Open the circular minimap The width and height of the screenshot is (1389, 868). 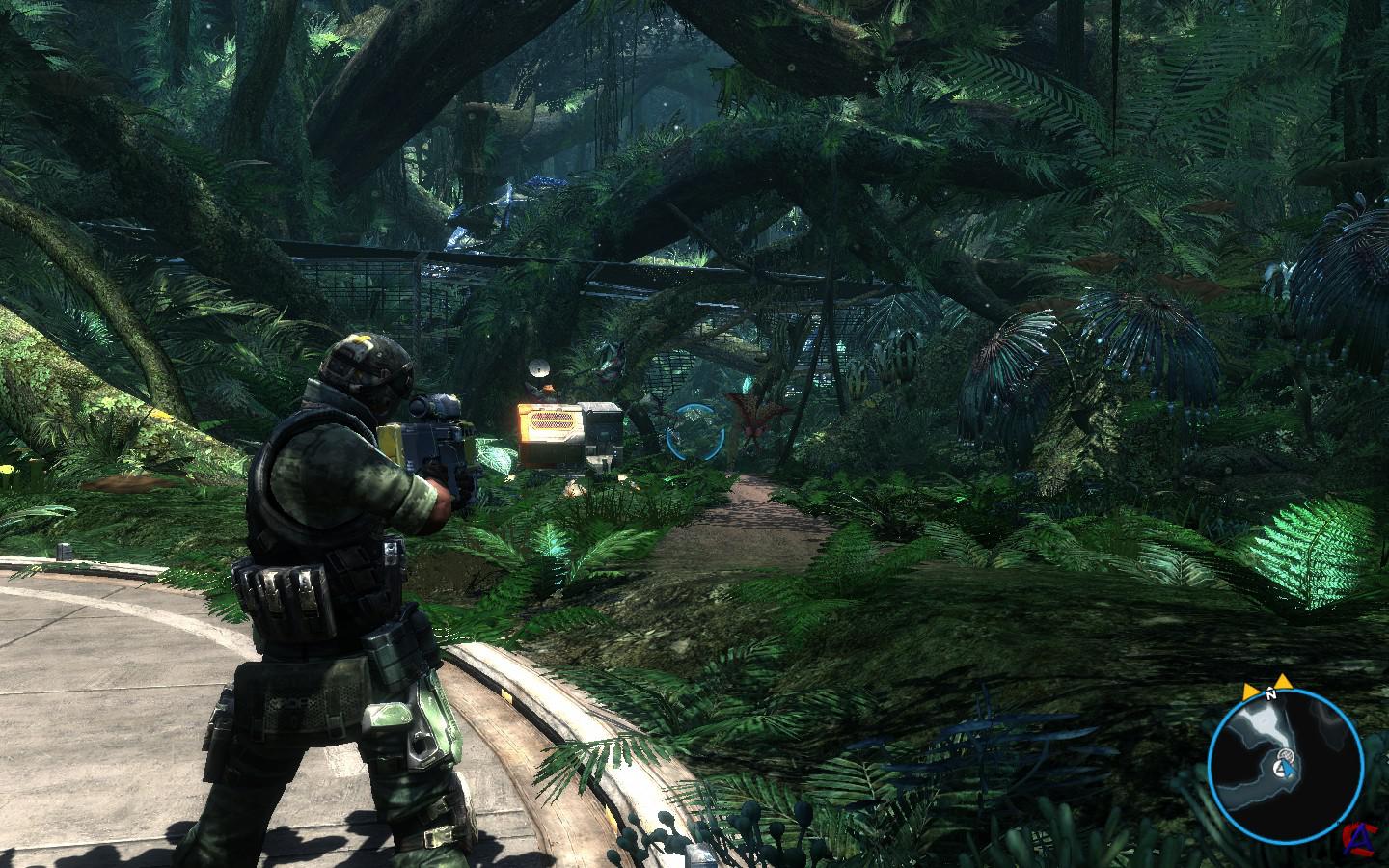[x=1288, y=755]
